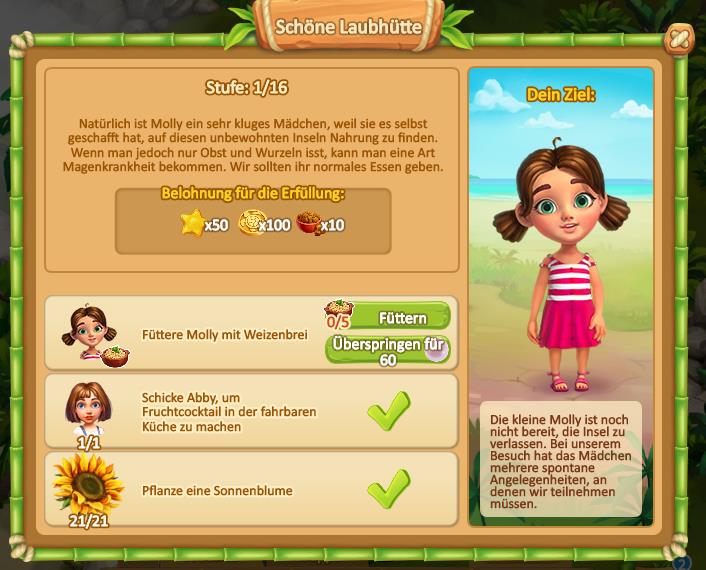The image size is (706, 570).
Task: Close the Schöne Laubhütte dialog
Action: coord(678,40)
